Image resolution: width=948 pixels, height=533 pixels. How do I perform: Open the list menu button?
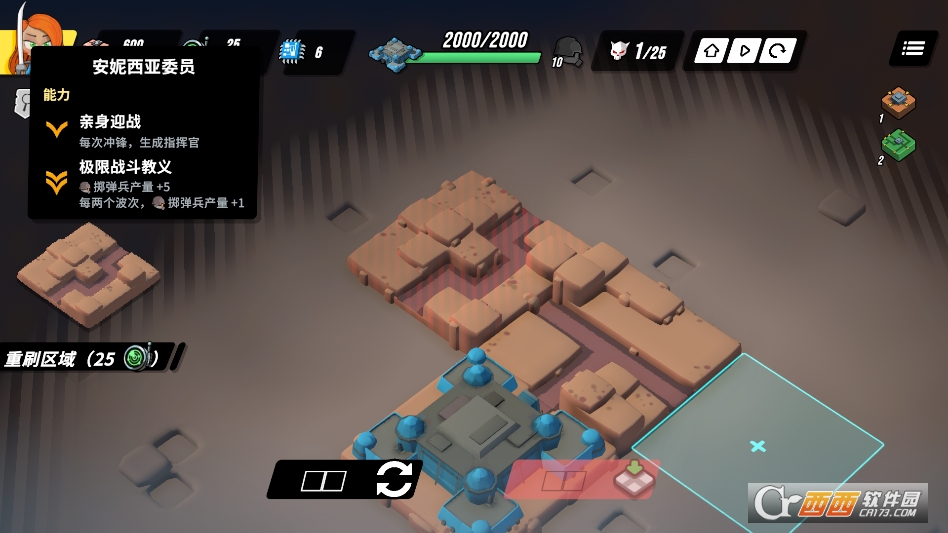[x=912, y=48]
